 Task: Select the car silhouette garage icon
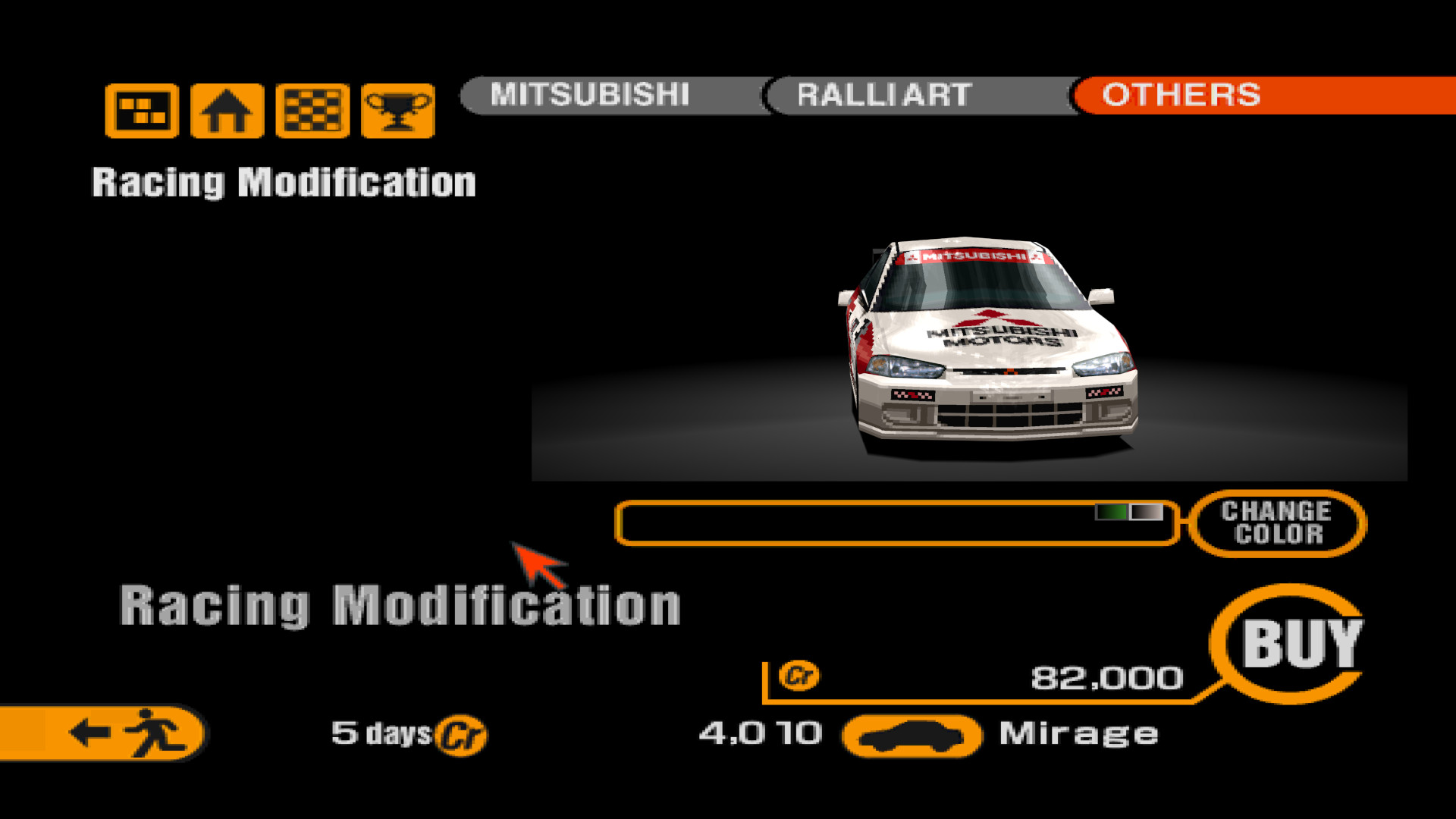912,736
